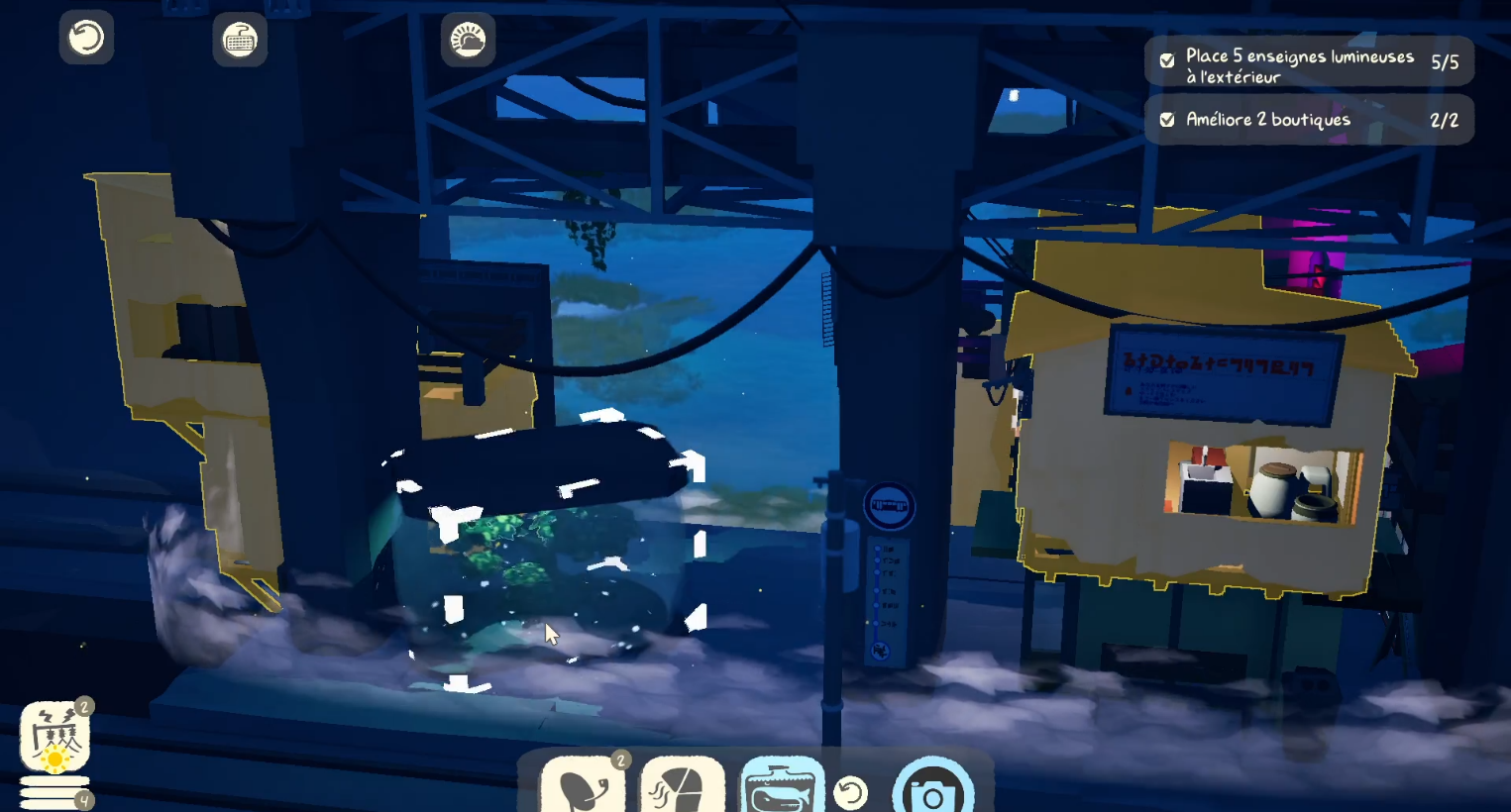The image size is (1511, 812).
Task: Pick the hanging lanterns card with sun
Action: pos(55,738)
